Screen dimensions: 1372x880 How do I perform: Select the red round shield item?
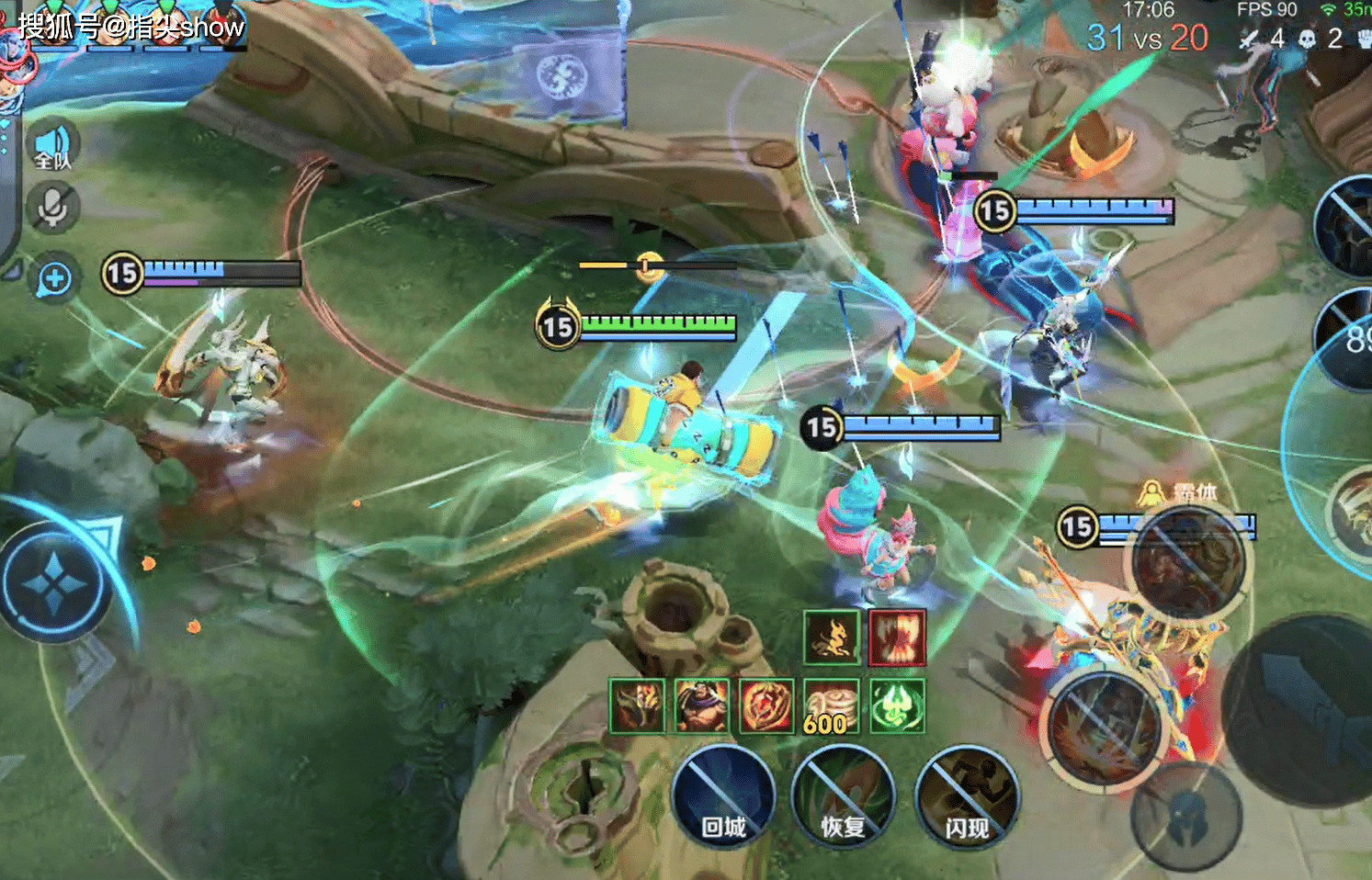[766, 706]
